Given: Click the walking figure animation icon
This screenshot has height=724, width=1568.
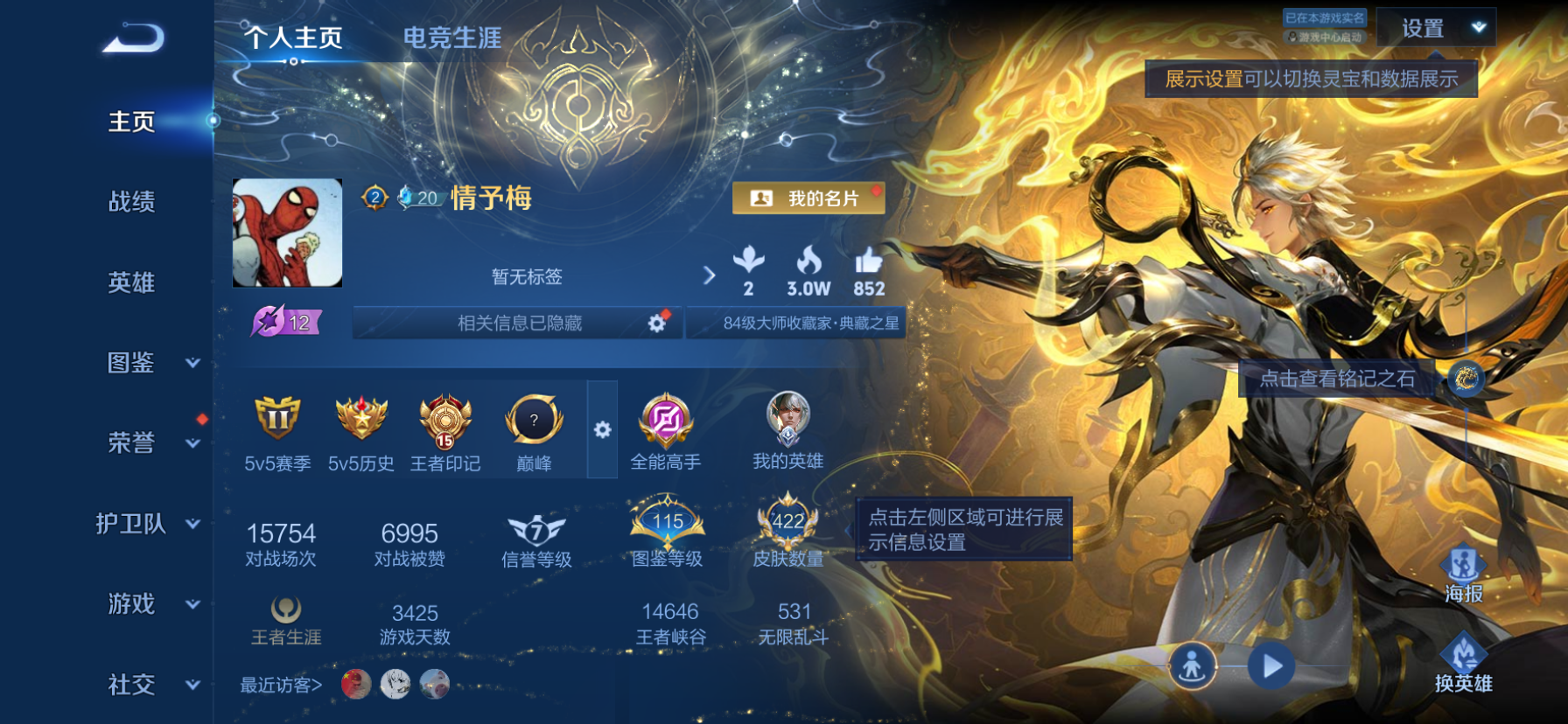Looking at the screenshot, I should tap(1193, 664).
